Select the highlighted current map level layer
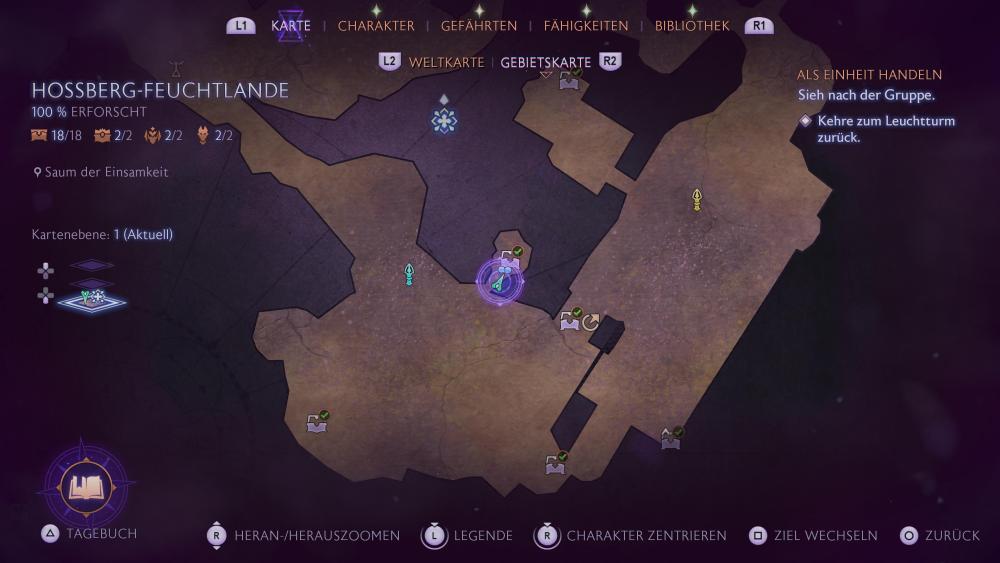Viewport: 1000px width, 563px height. 92,298
